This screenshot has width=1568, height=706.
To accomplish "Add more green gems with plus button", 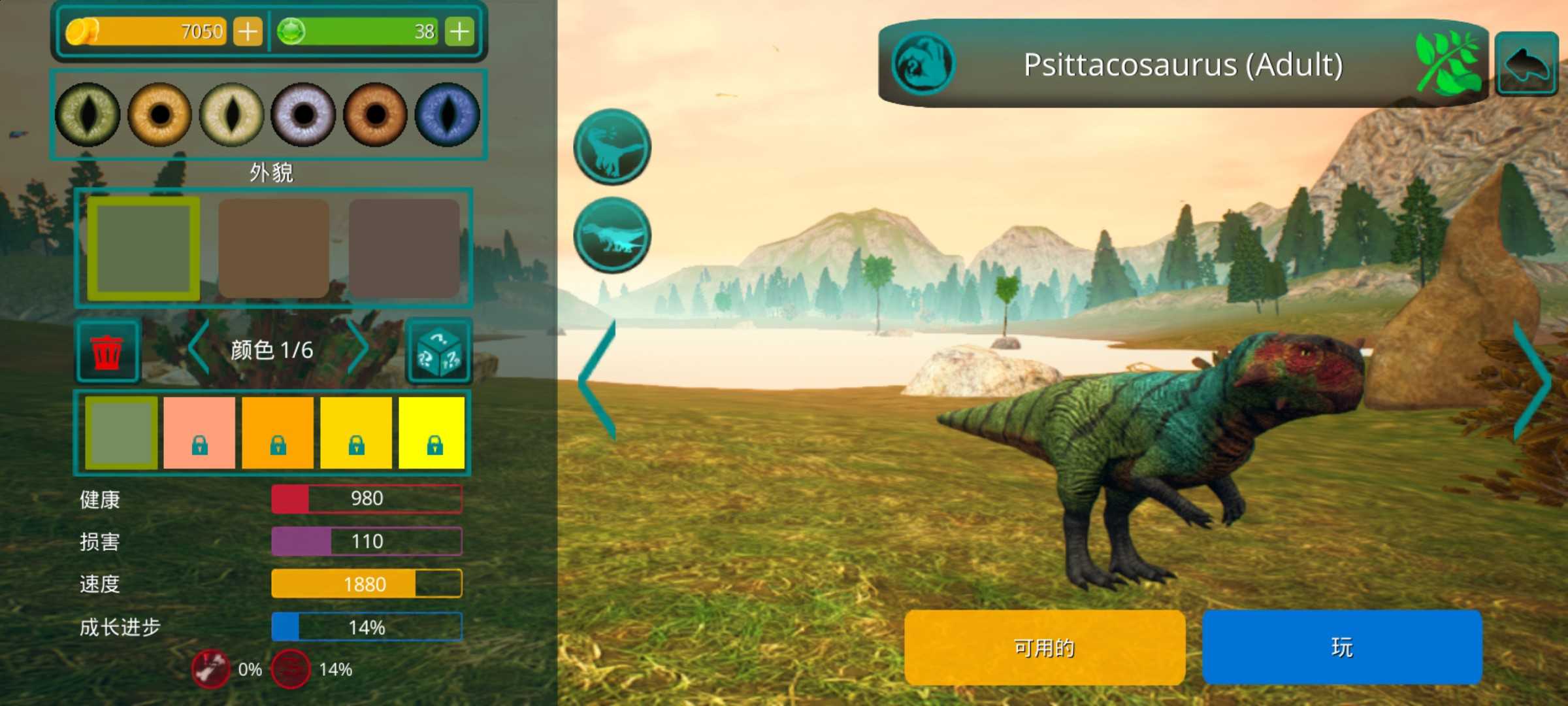I will (x=459, y=31).
